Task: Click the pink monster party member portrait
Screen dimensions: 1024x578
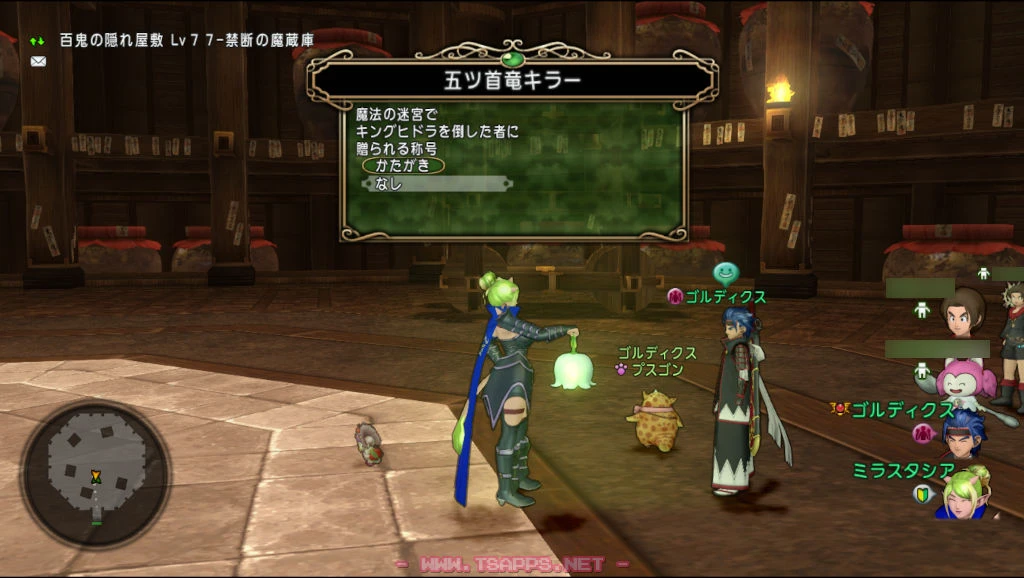Action: pyautogui.click(x=965, y=377)
